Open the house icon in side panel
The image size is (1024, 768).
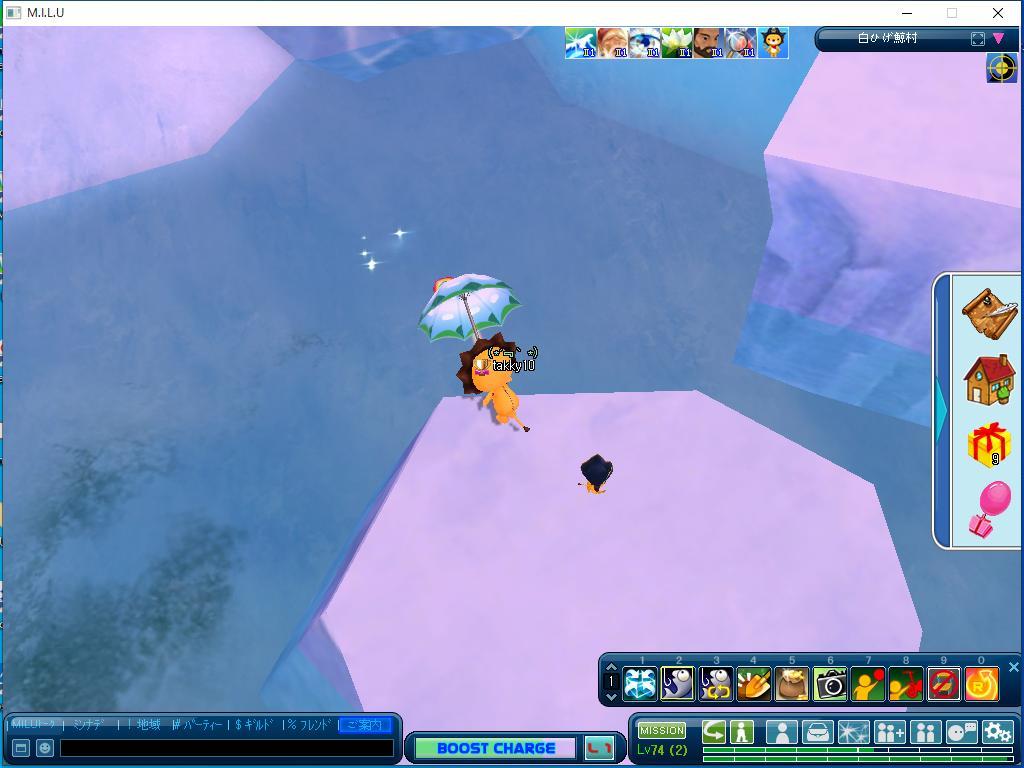(989, 379)
